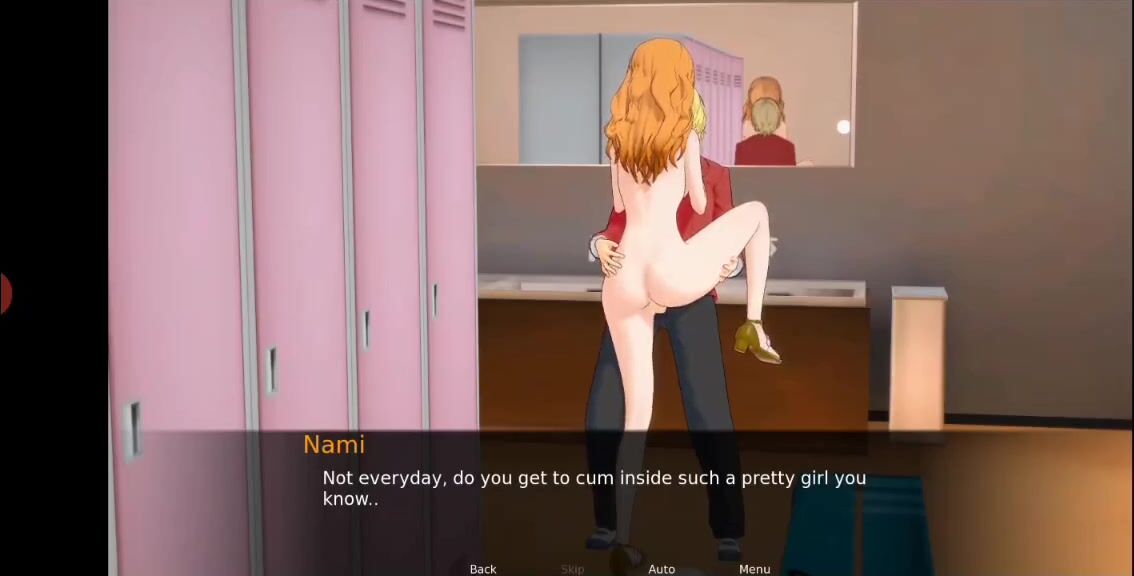Enable Auto dialogue advance

point(661,569)
